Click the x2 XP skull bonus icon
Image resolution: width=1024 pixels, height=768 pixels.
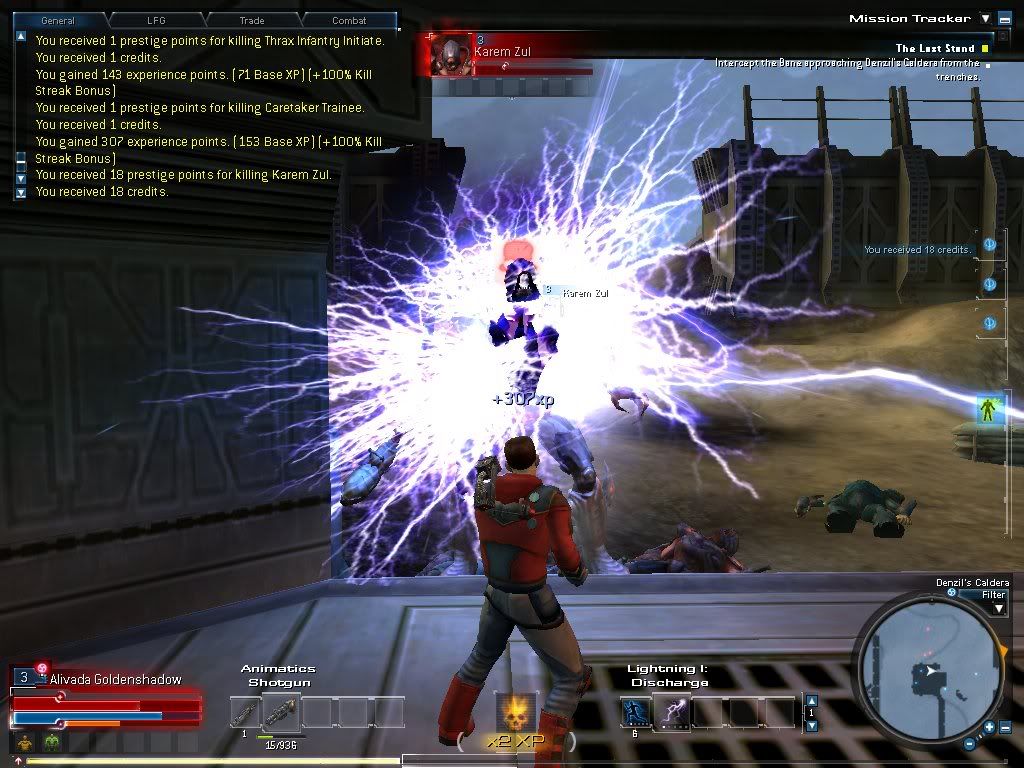[x=517, y=711]
